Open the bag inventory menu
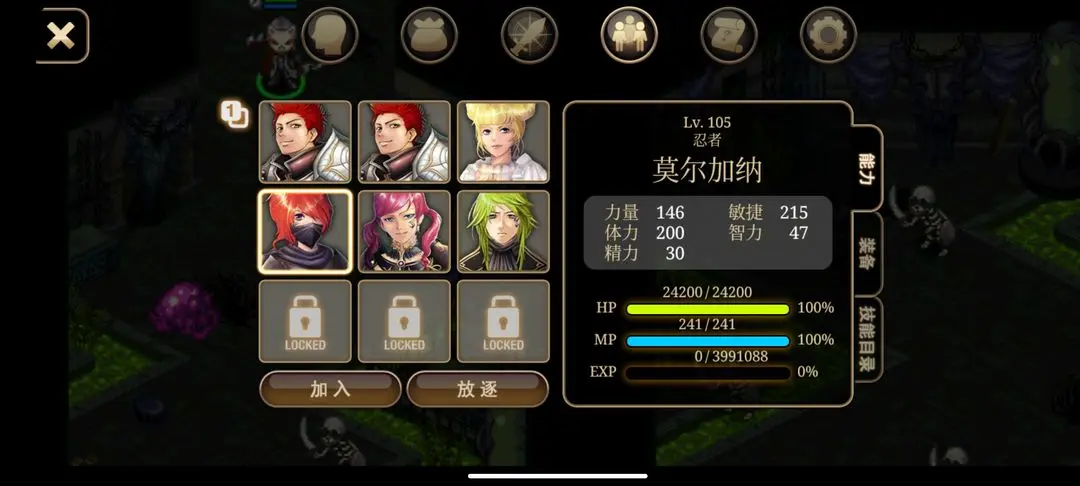 coord(429,36)
